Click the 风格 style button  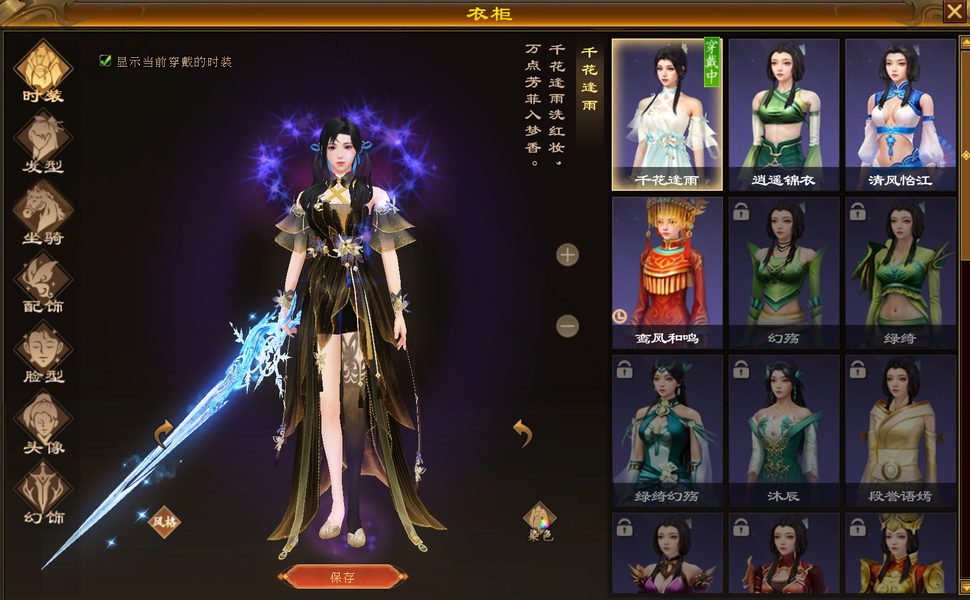[164, 520]
